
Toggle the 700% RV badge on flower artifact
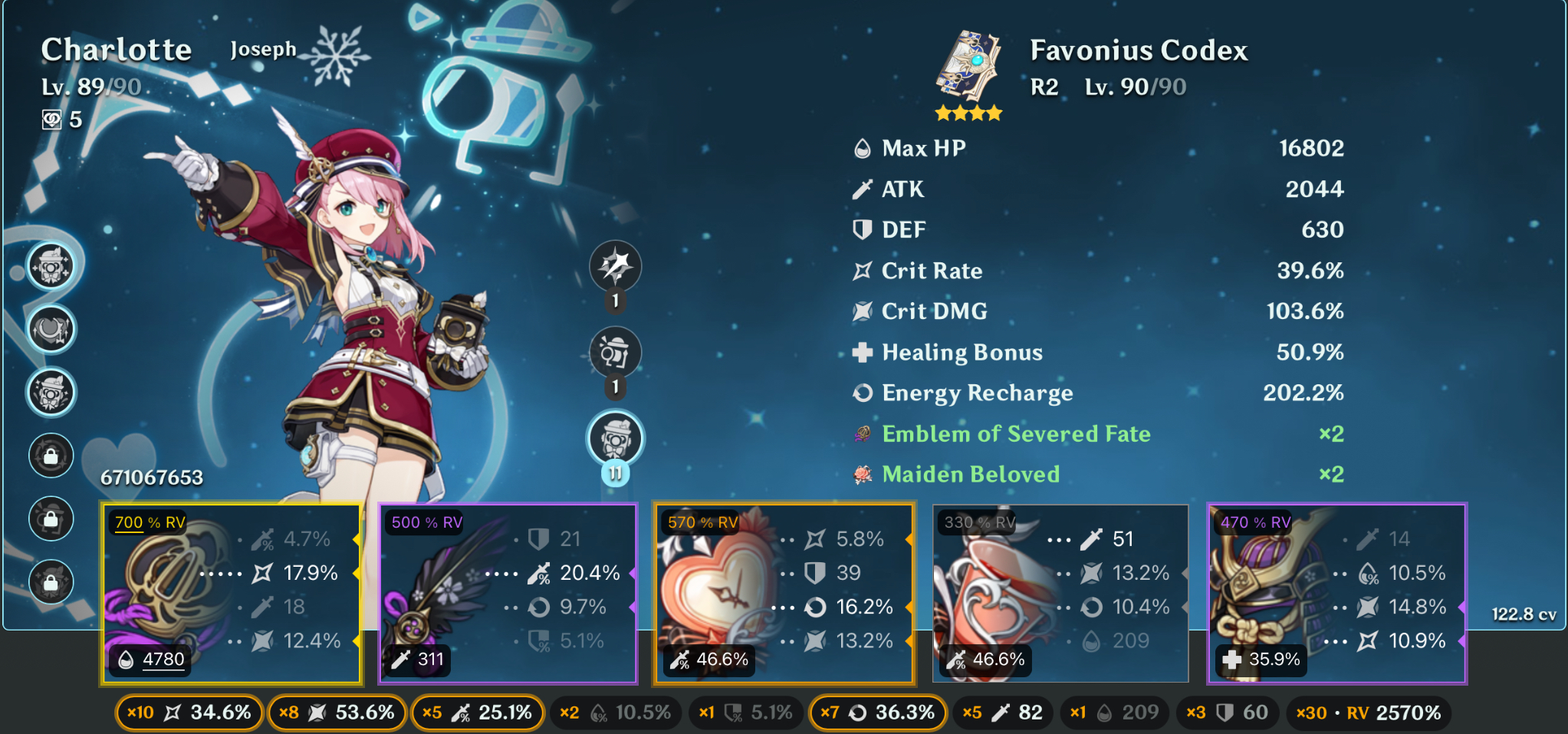pyautogui.click(x=150, y=524)
